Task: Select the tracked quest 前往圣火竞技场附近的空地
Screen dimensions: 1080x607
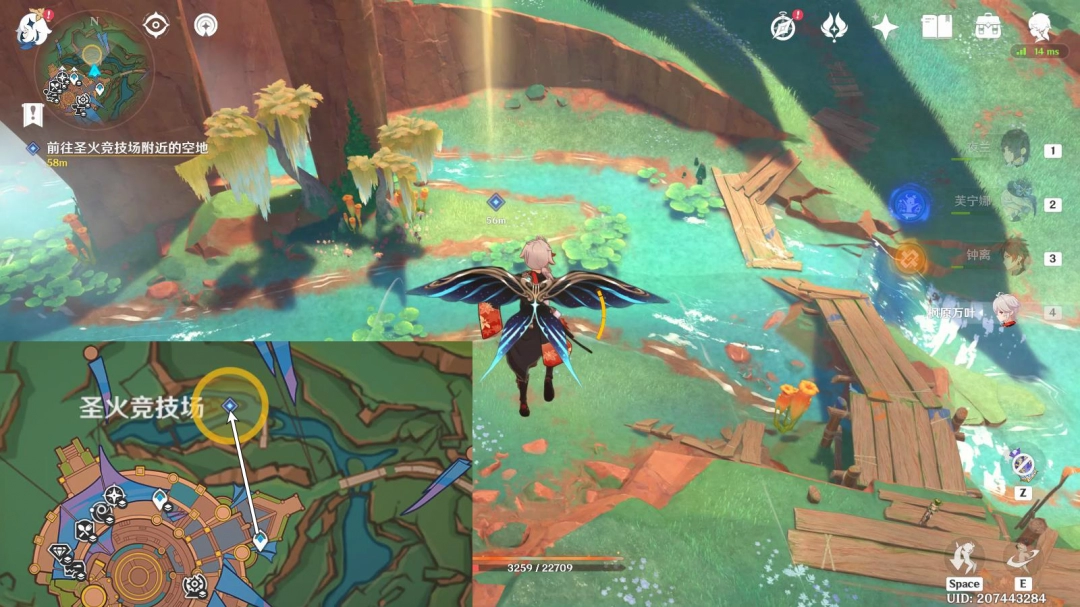Action: tap(126, 148)
